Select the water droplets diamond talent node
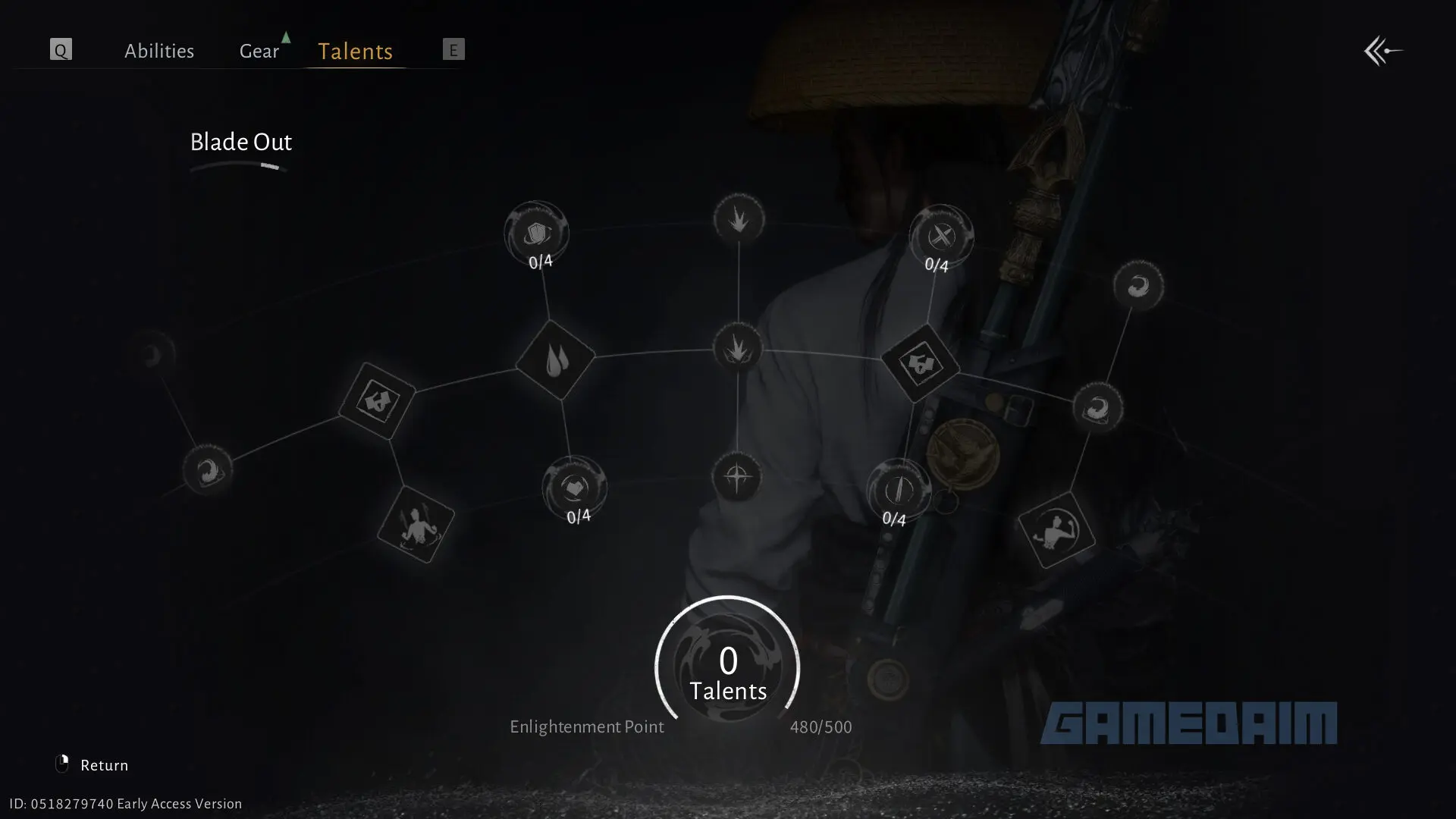 [x=556, y=362]
